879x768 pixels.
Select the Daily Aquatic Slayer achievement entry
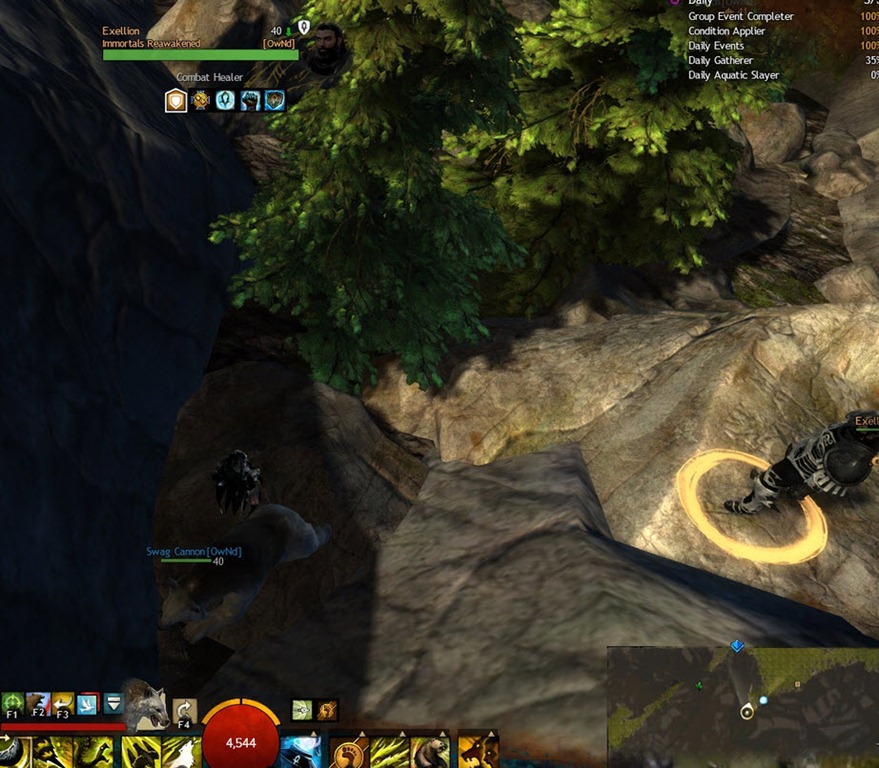point(733,76)
